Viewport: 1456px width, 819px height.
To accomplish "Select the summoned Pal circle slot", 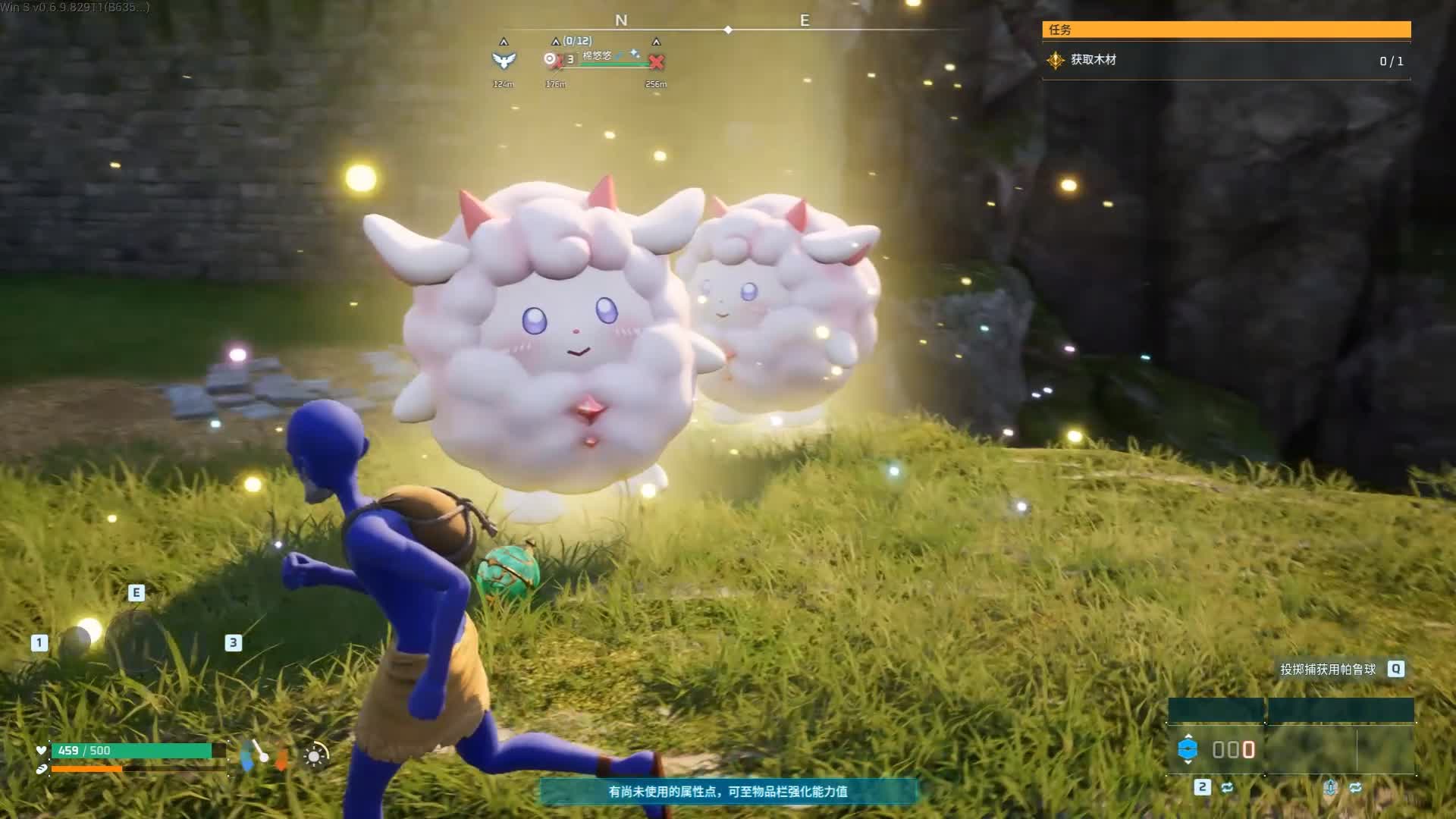I will tap(135, 643).
